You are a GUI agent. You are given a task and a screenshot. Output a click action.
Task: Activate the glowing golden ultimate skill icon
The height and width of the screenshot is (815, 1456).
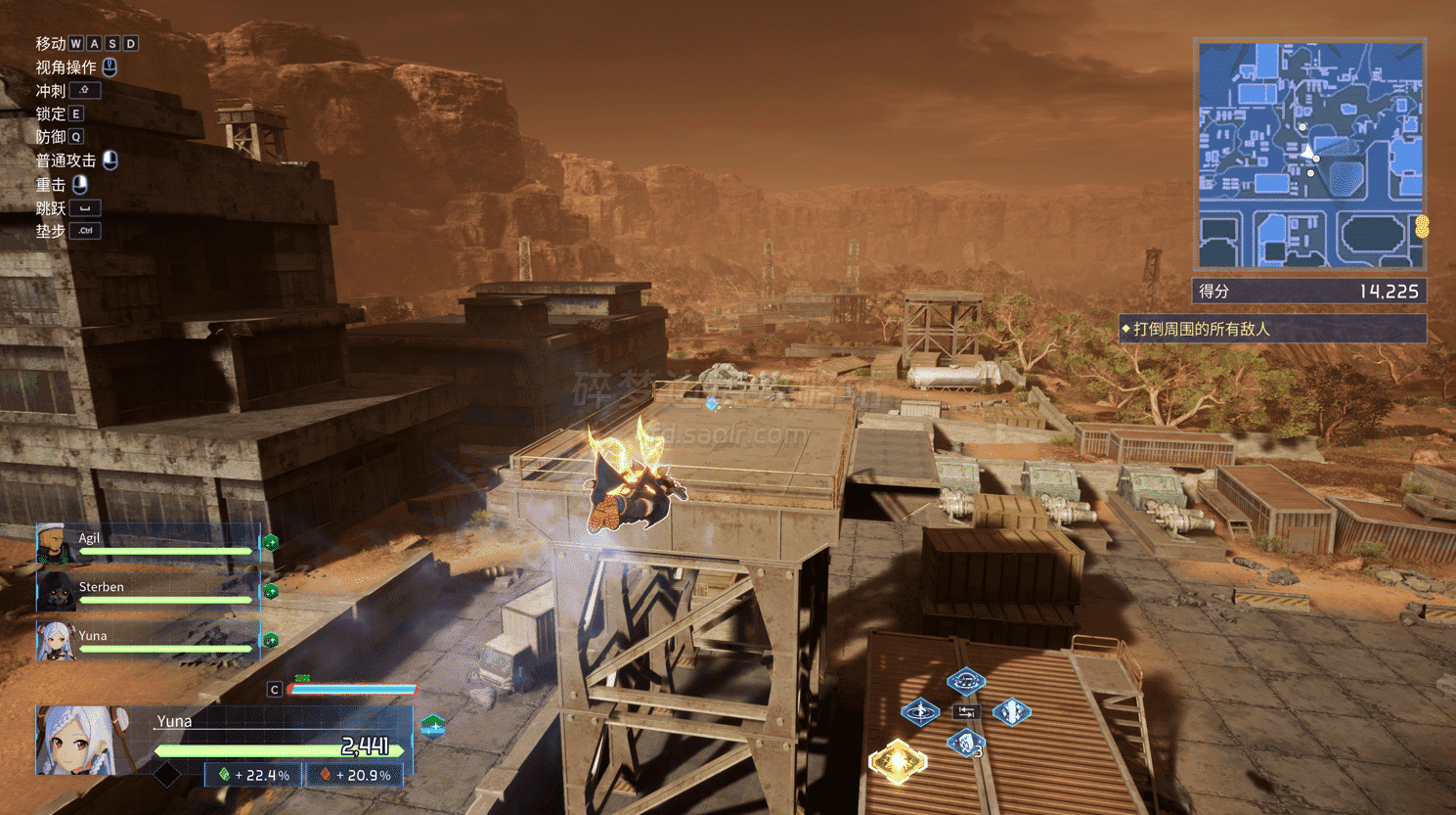coord(898,761)
